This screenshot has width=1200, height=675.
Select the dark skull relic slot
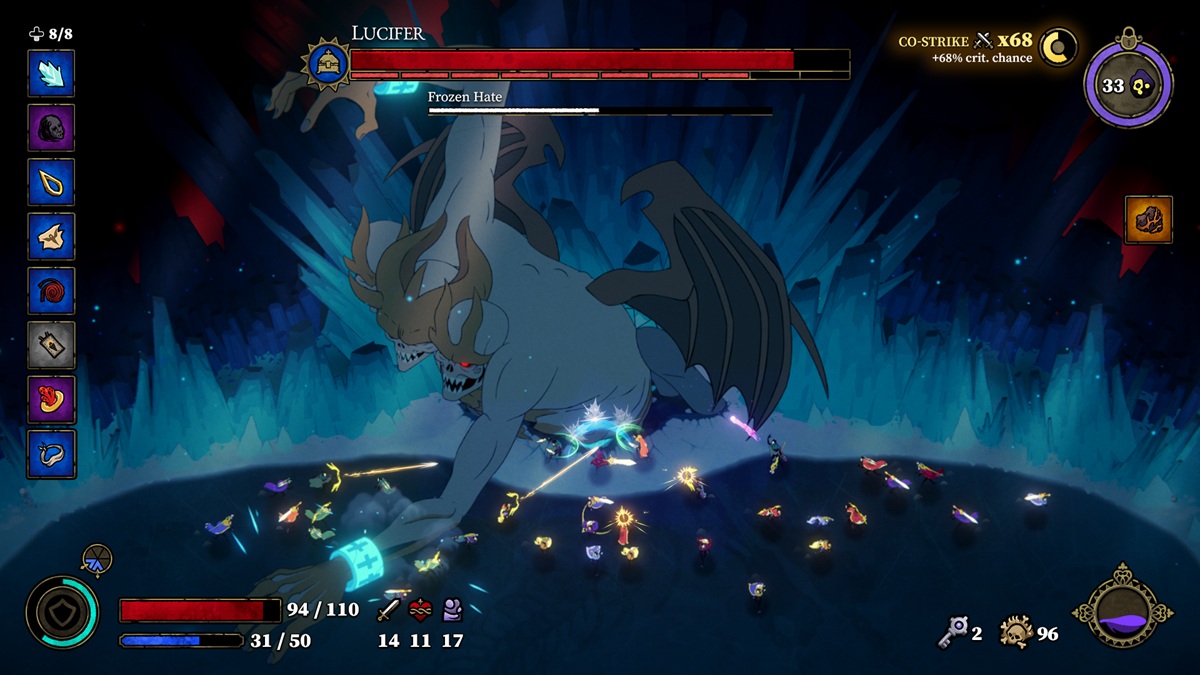coord(51,128)
